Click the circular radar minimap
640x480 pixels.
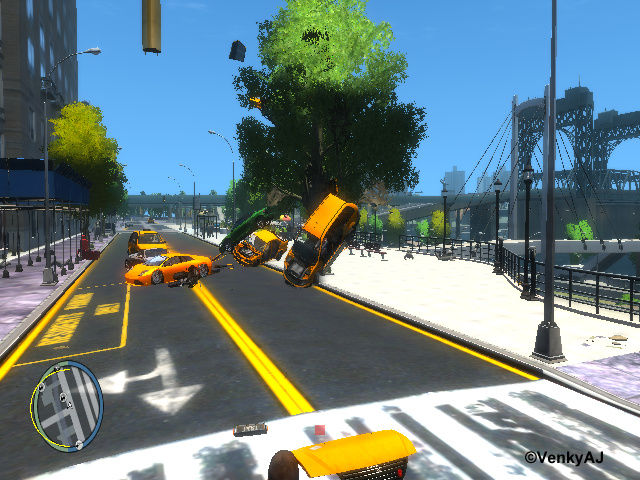(66, 405)
